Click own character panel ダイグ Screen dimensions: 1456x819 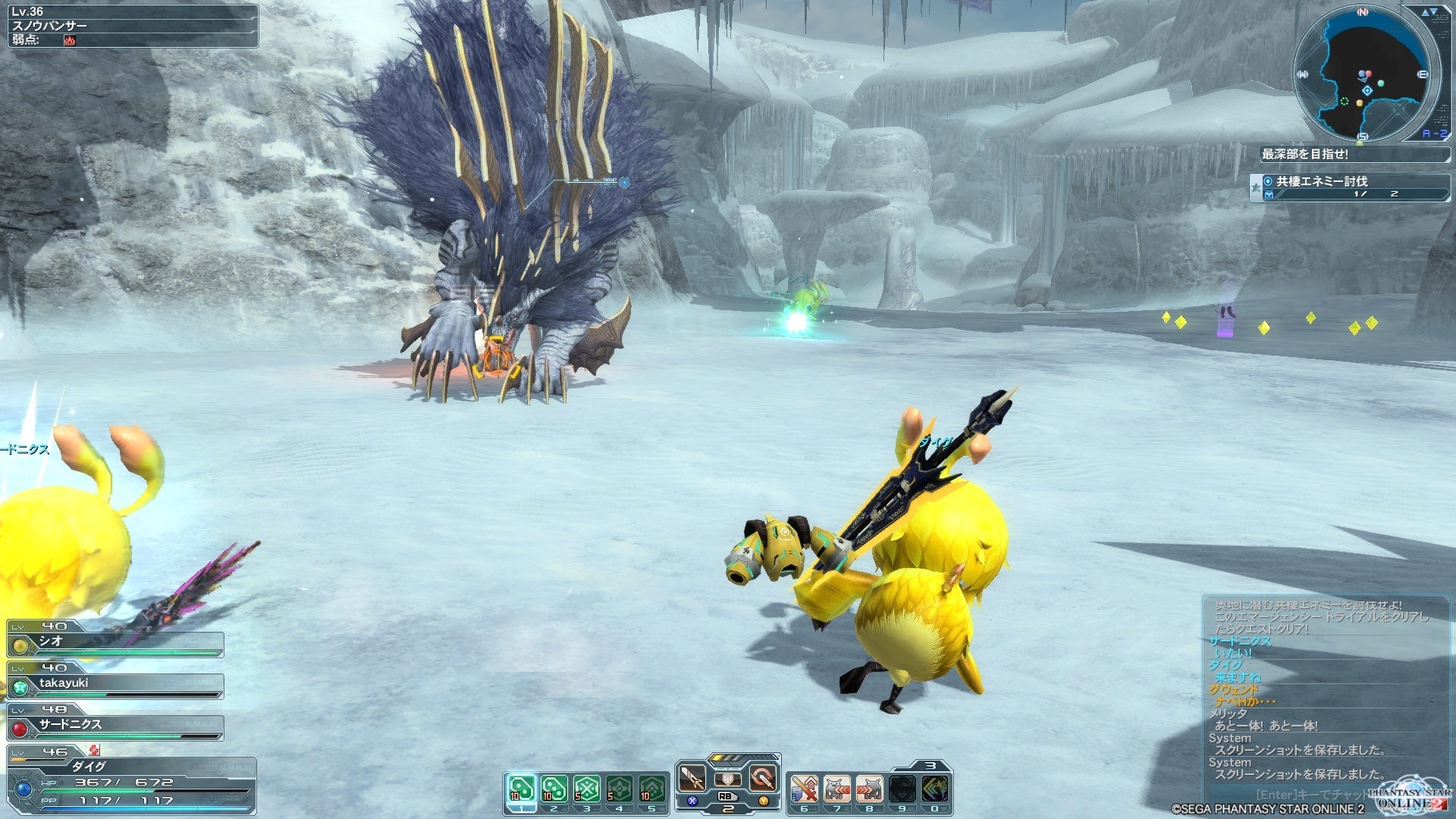[x=130, y=781]
